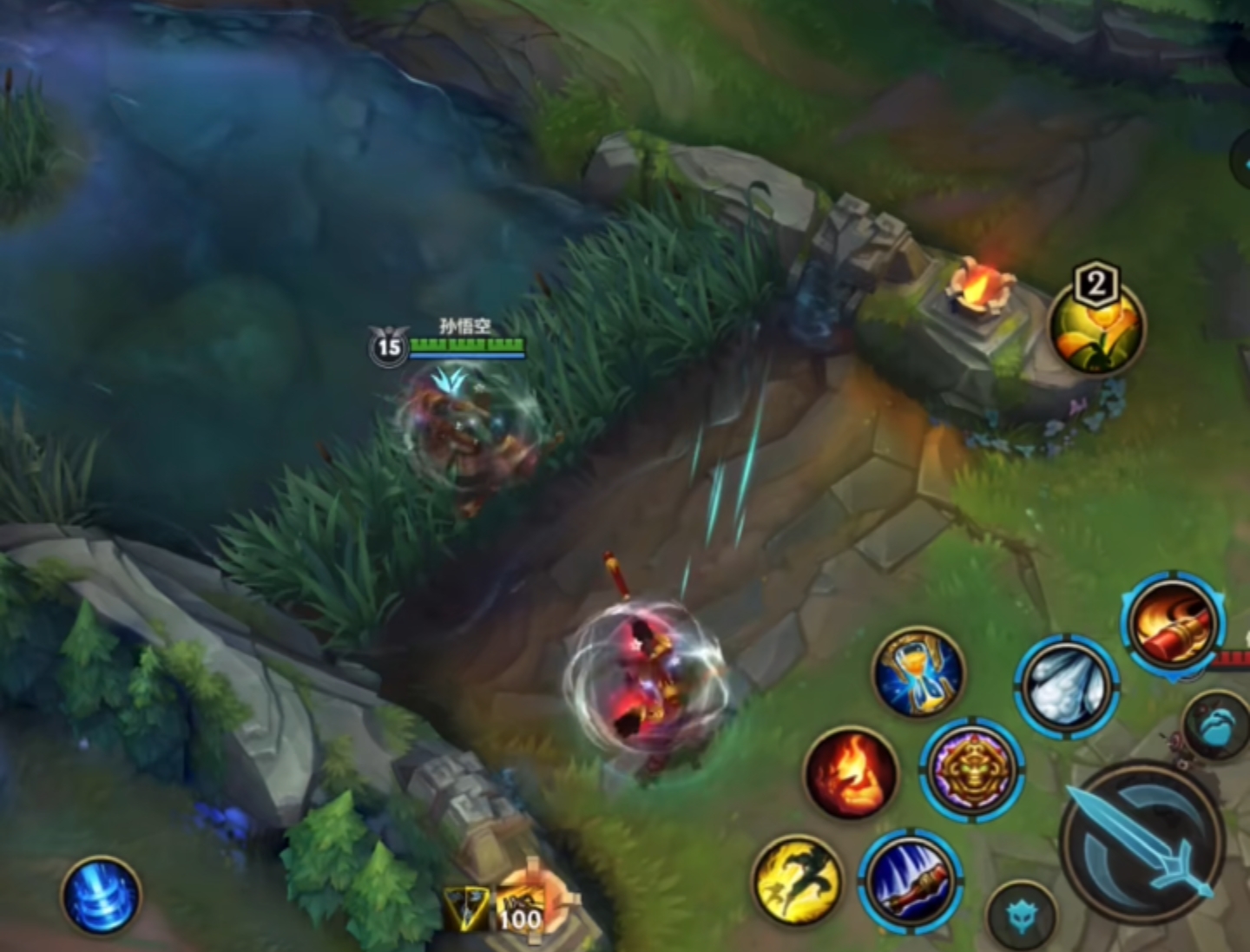Image resolution: width=1250 pixels, height=952 pixels.
Task: Cast the Crushing Blow staff ability
Action: pyautogui.click(x=910, y=881)
